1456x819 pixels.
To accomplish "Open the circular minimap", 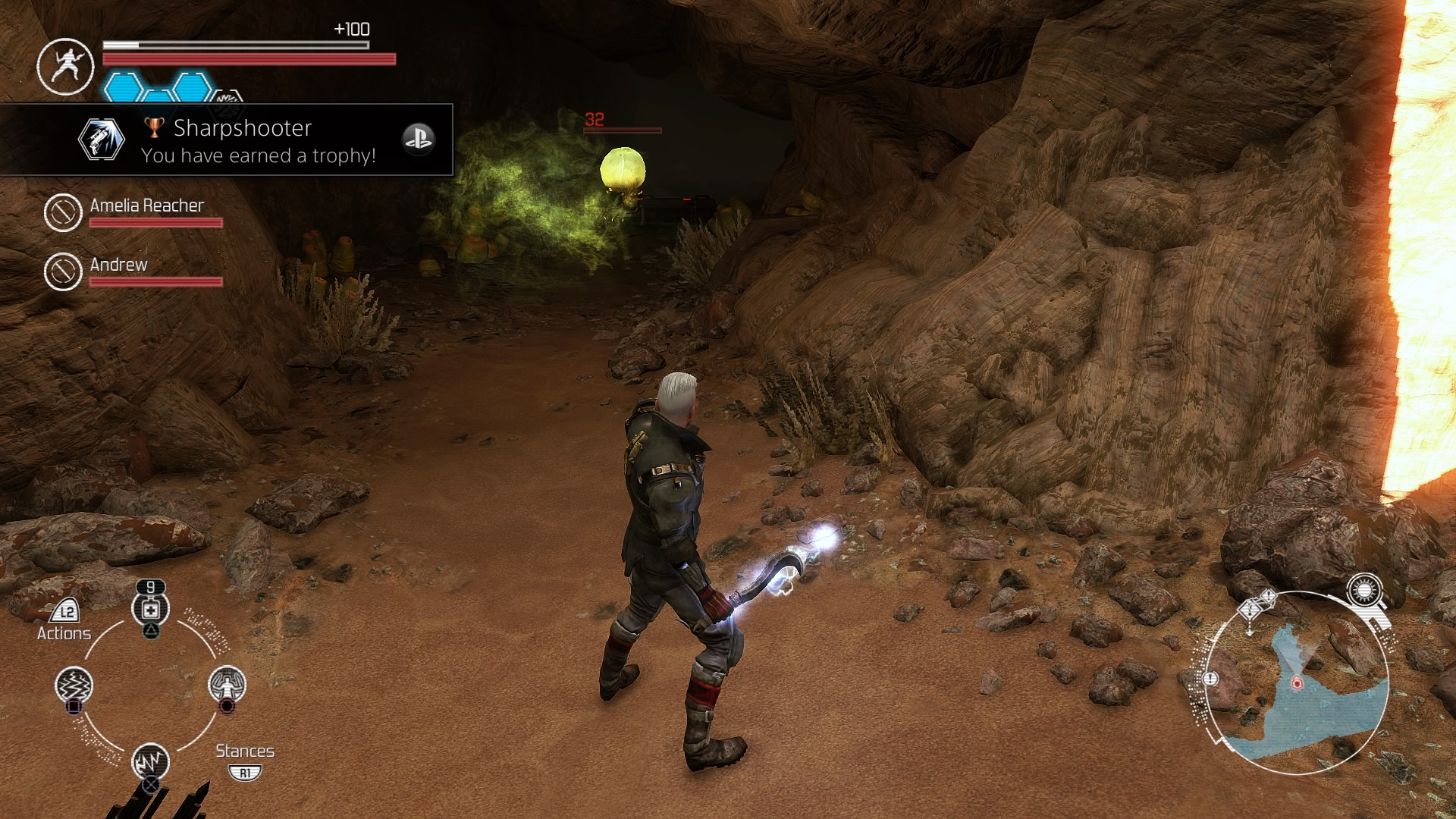I will [x=1298, y=682].
